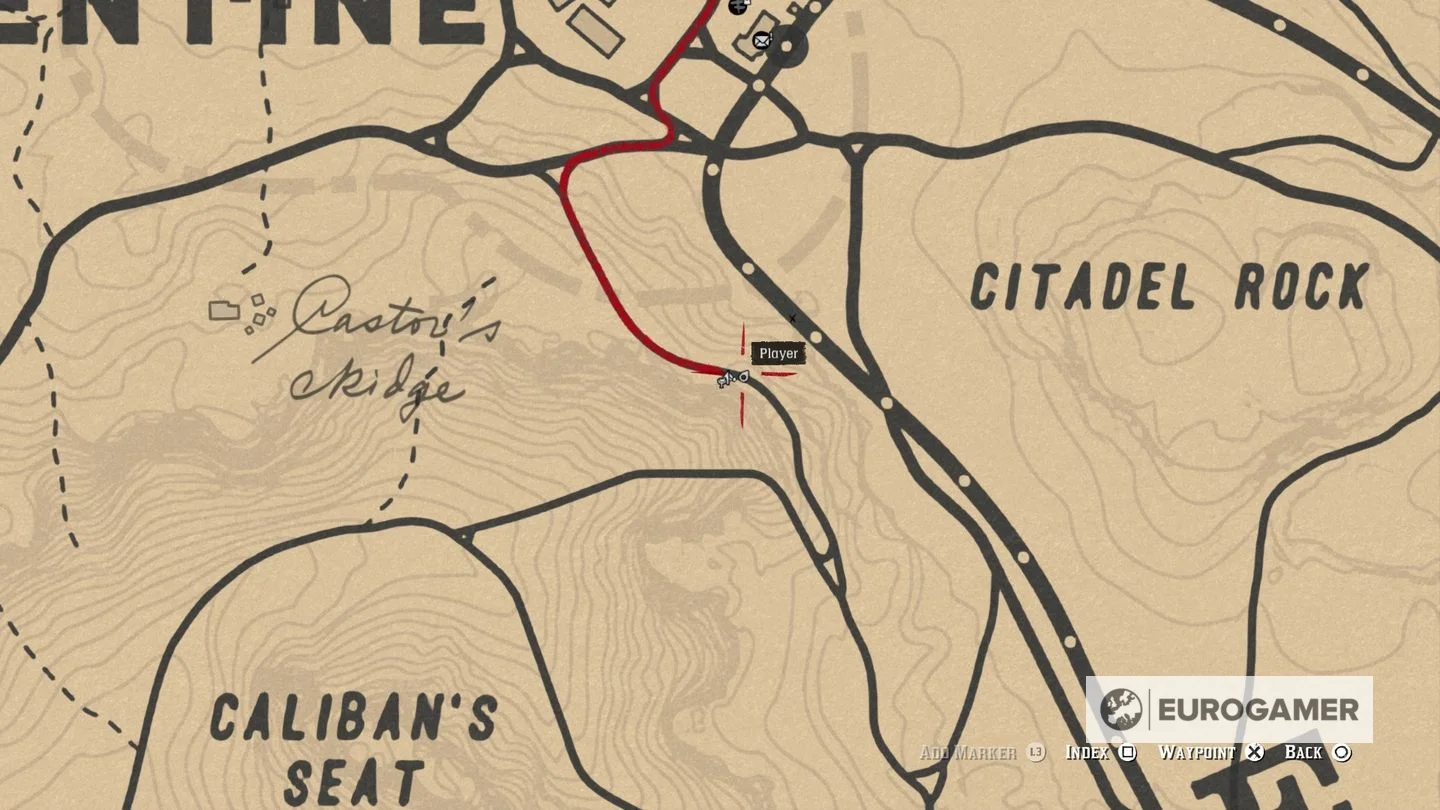This screenshot has height=810, width=1440.
Task: Open the map Index
Action: point(1085,752)
